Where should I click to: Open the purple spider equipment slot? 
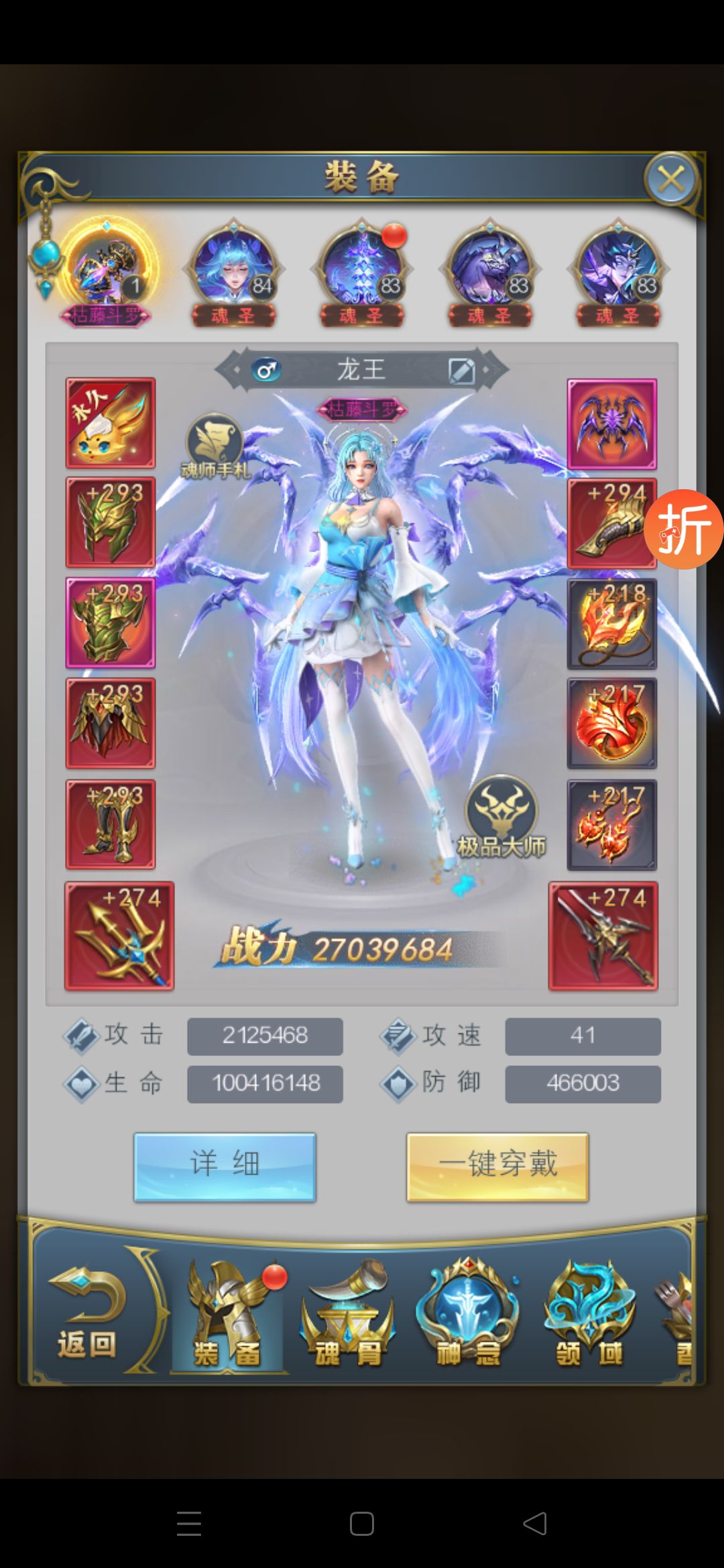pyautogui.click(x=611, y=423)
